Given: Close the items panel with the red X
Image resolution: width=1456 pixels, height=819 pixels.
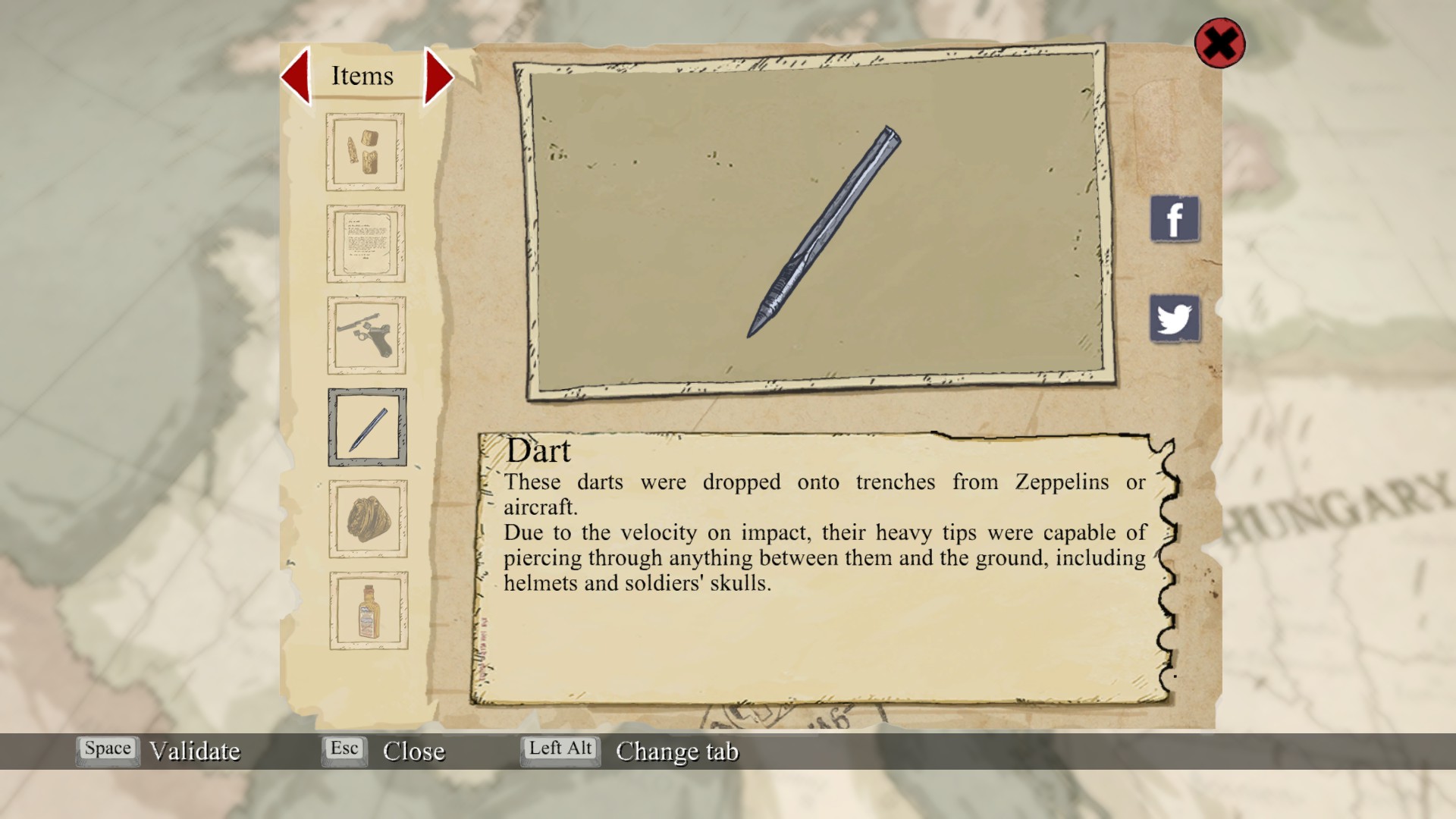Looking at the screenshot, I should click(1219, 43).
